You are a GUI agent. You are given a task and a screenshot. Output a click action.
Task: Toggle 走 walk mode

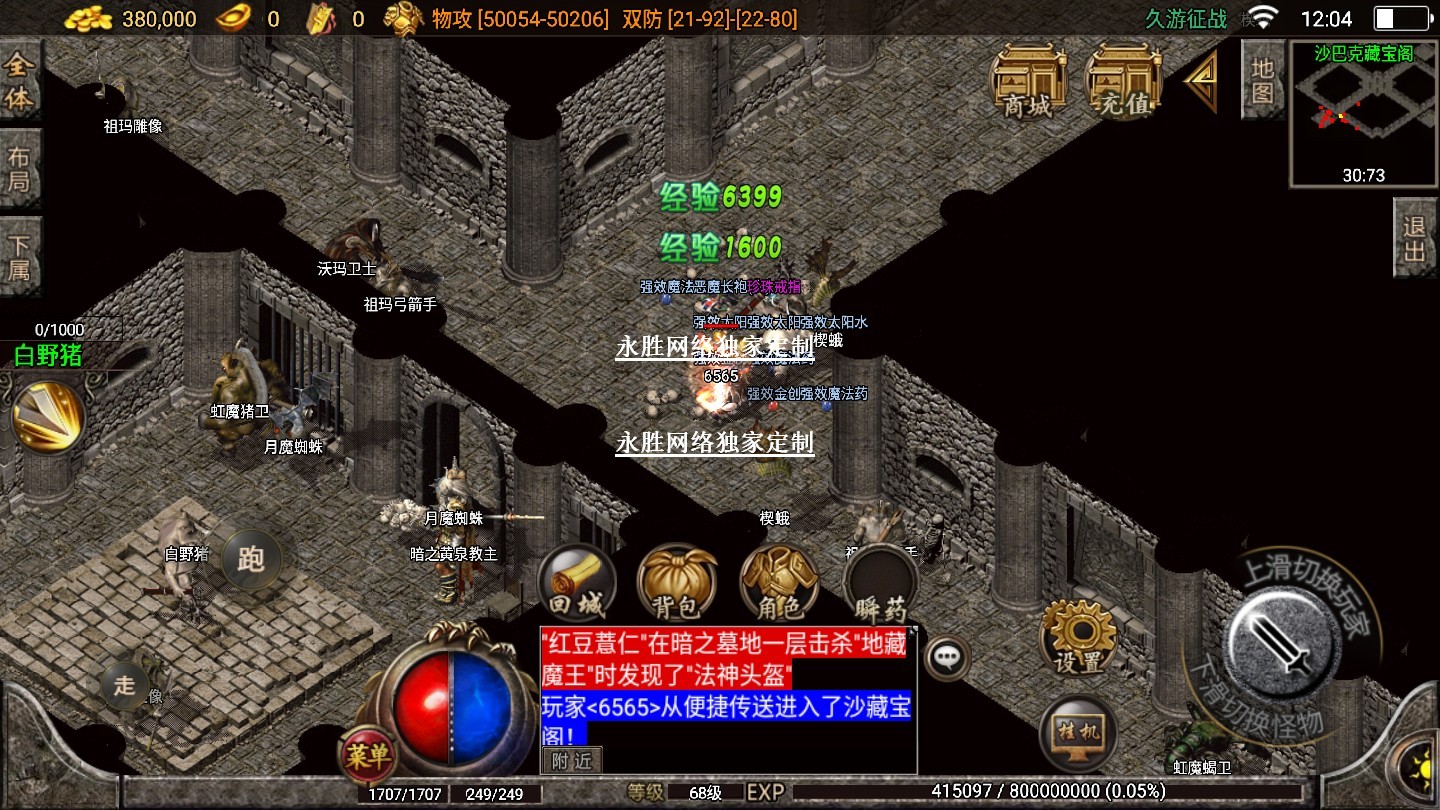(125, 685)
